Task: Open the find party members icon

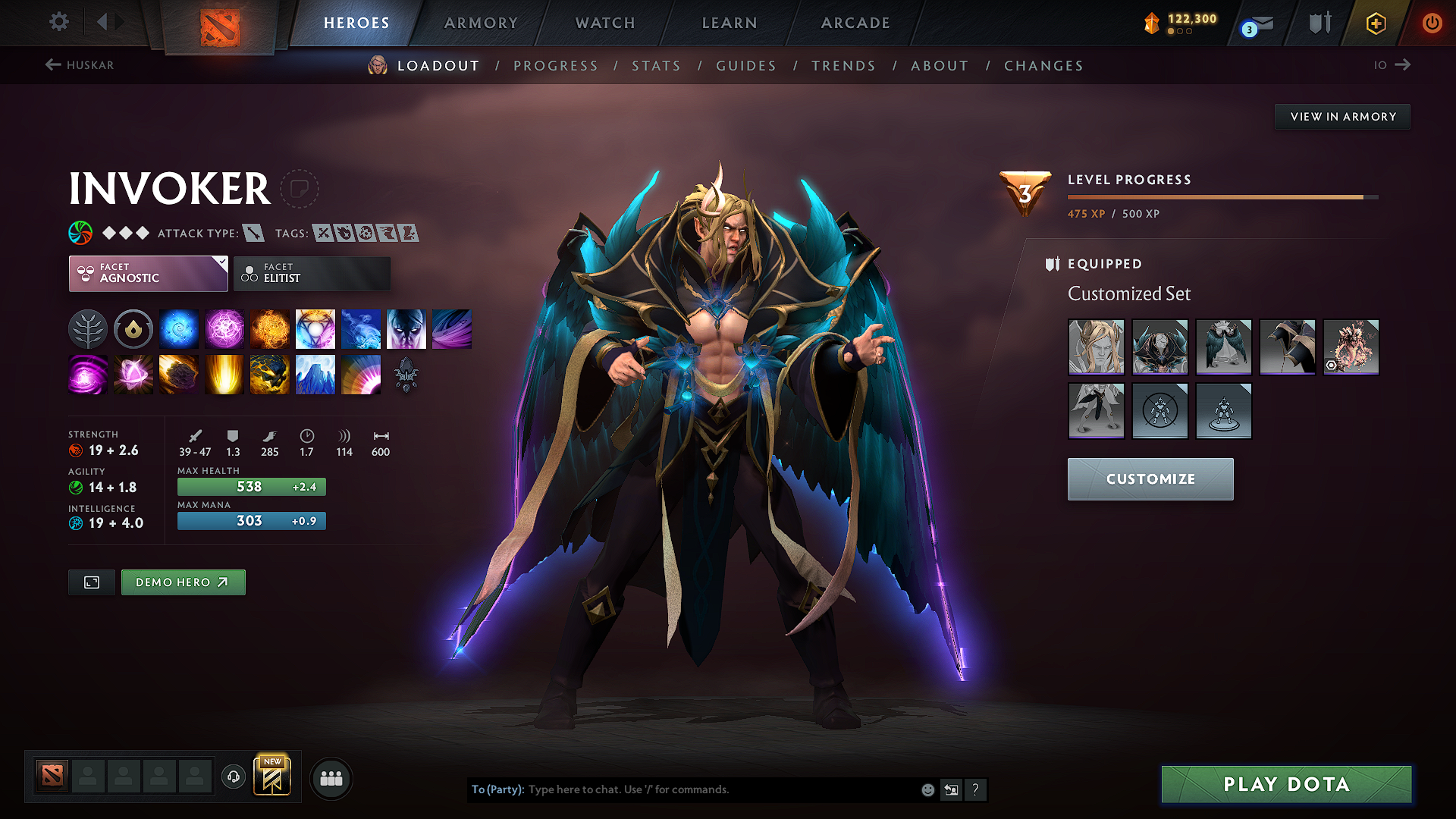Action: click(x=330, y=778)
